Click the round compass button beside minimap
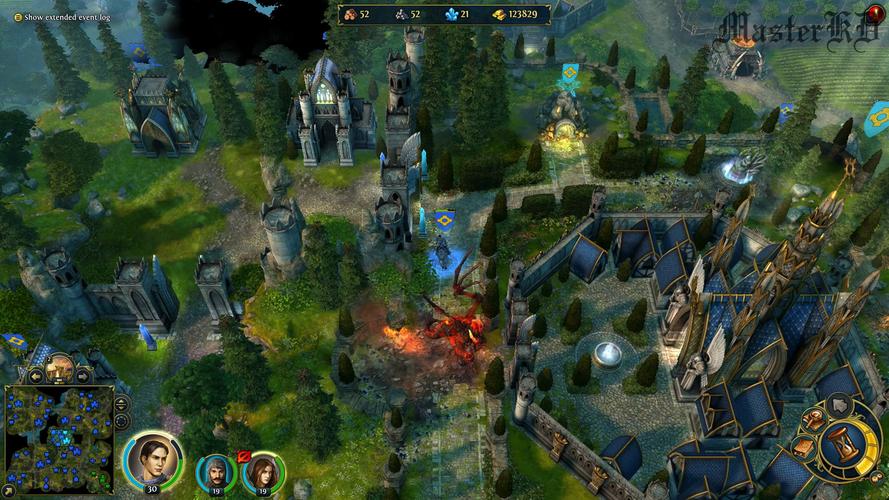The height and width of the screenshot is (500, 889). 122,423
